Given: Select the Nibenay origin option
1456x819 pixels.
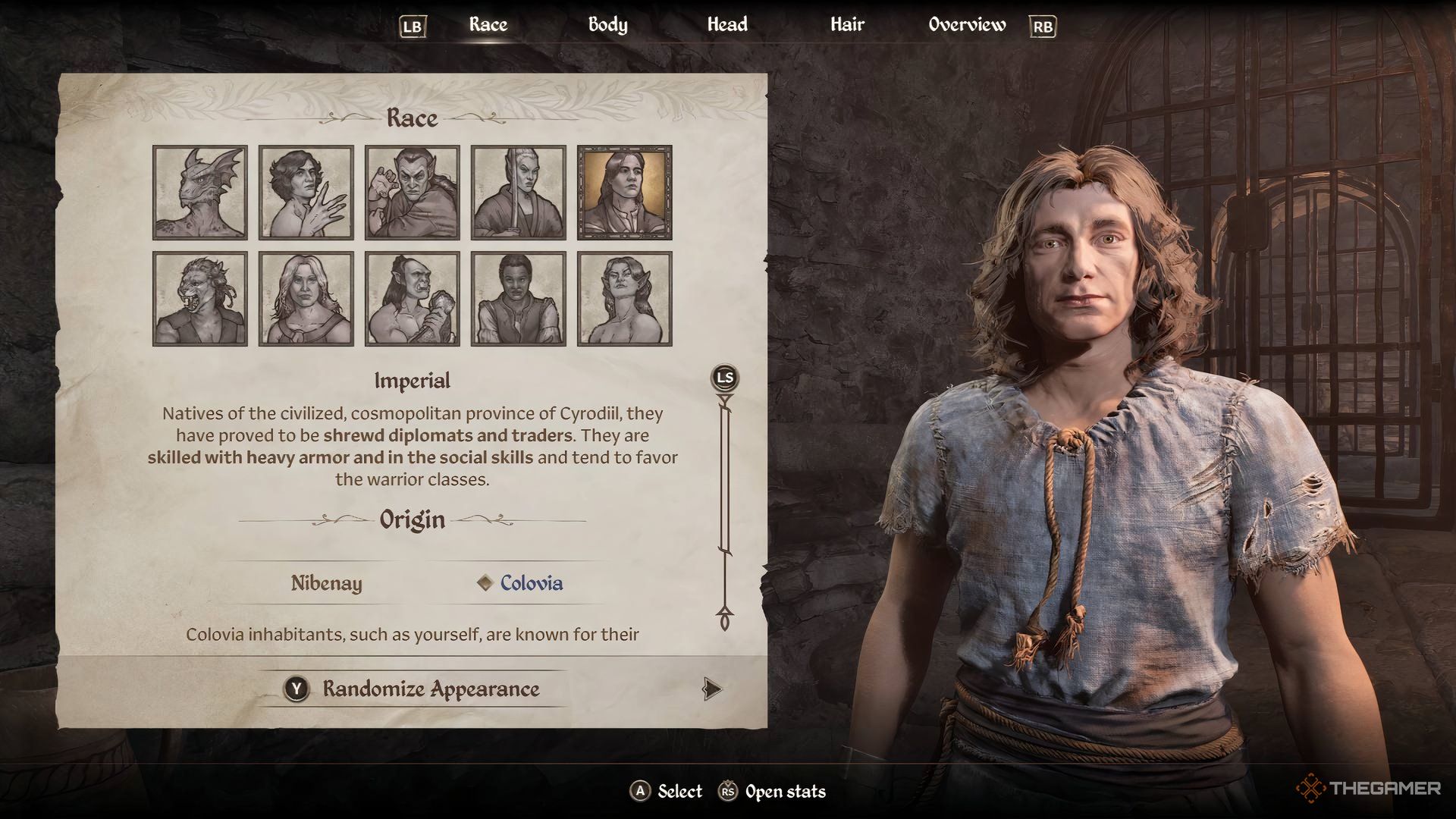Looking at the screenshot, I should point(325,584).
